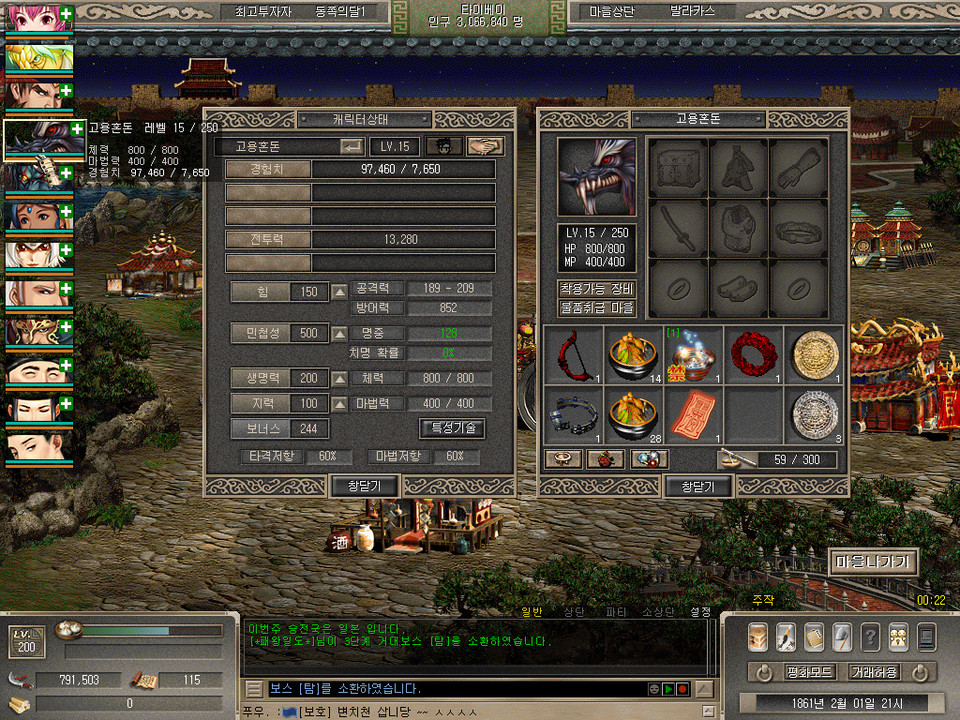
Task: Click the handshake icon in character status
Action: [486, 146]
